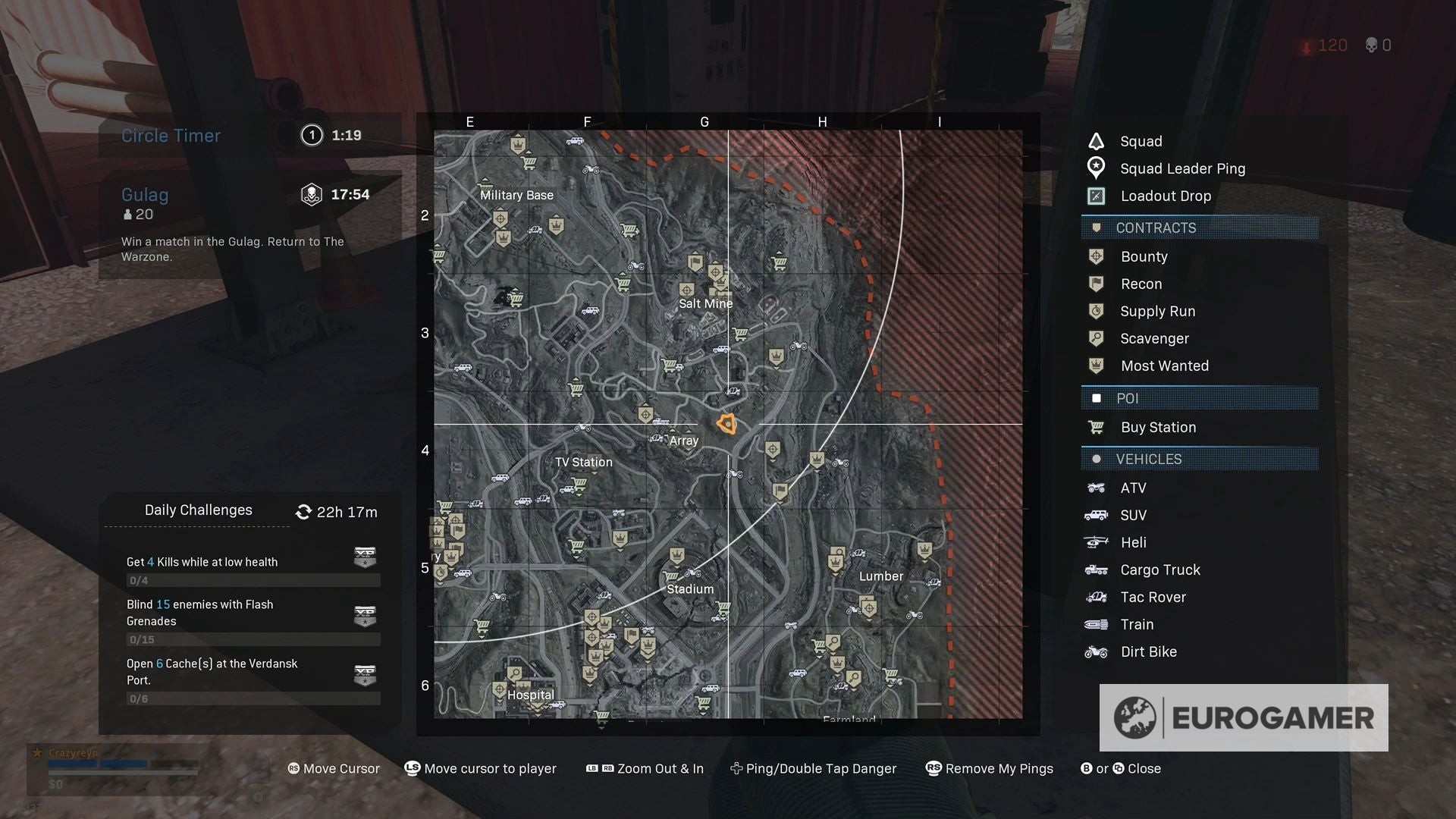
Task: Pick Most Wanted in the legend
Action: click(x=1164, y=366)
